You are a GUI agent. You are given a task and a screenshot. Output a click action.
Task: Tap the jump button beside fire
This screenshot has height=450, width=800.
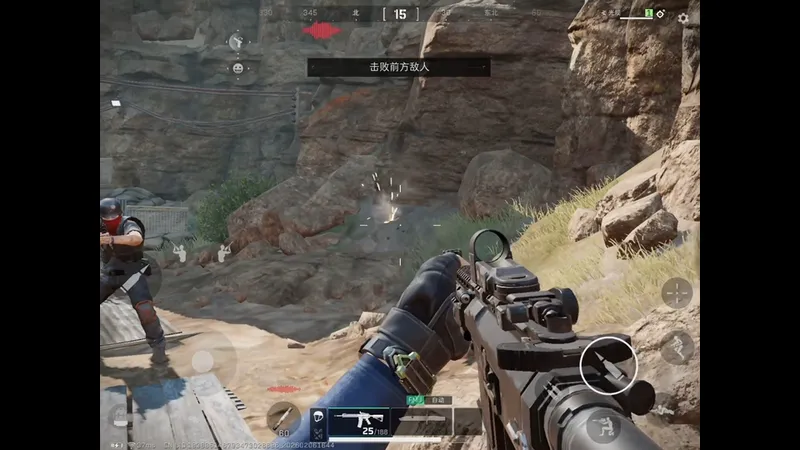[677, 346]
